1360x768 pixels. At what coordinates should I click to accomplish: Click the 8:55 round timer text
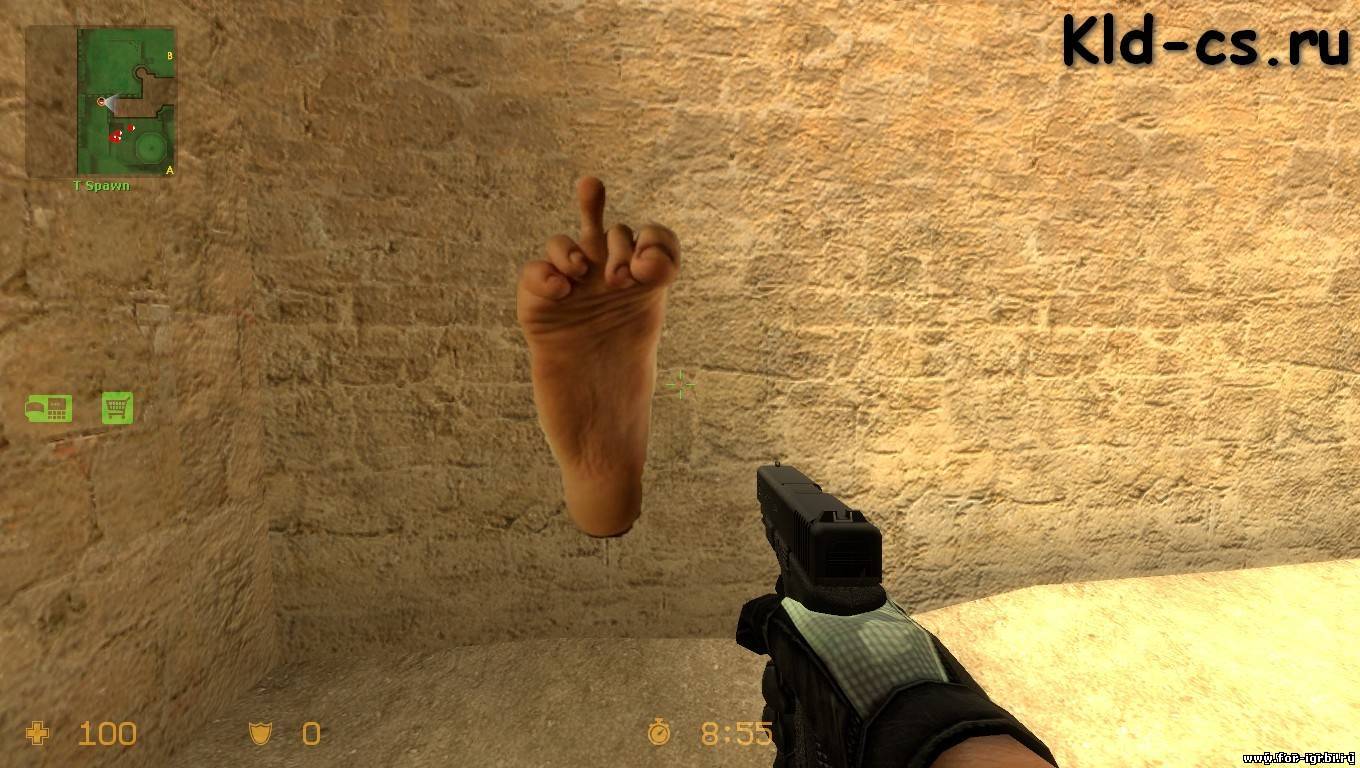click(735, 734)
